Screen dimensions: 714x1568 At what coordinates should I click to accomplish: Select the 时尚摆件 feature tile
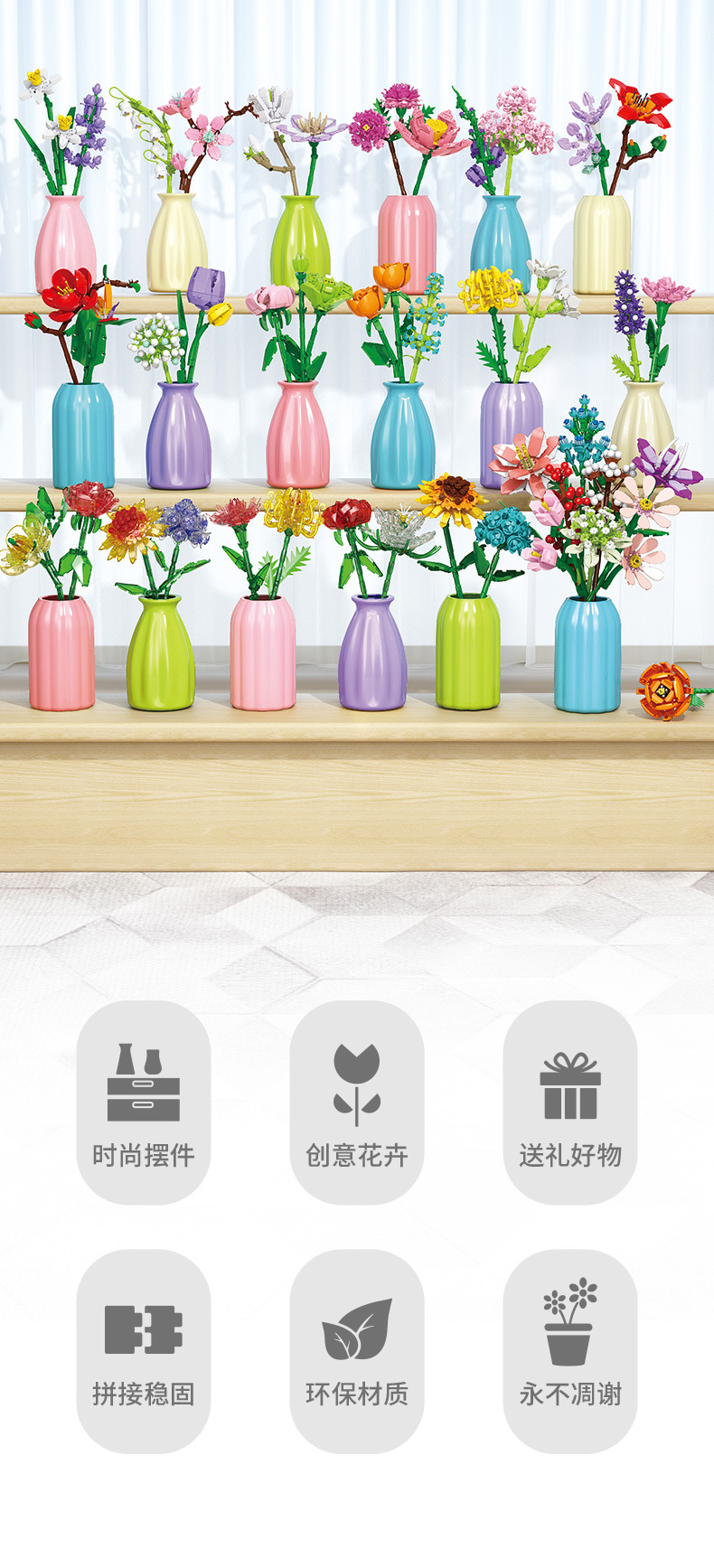(144, 1103)
